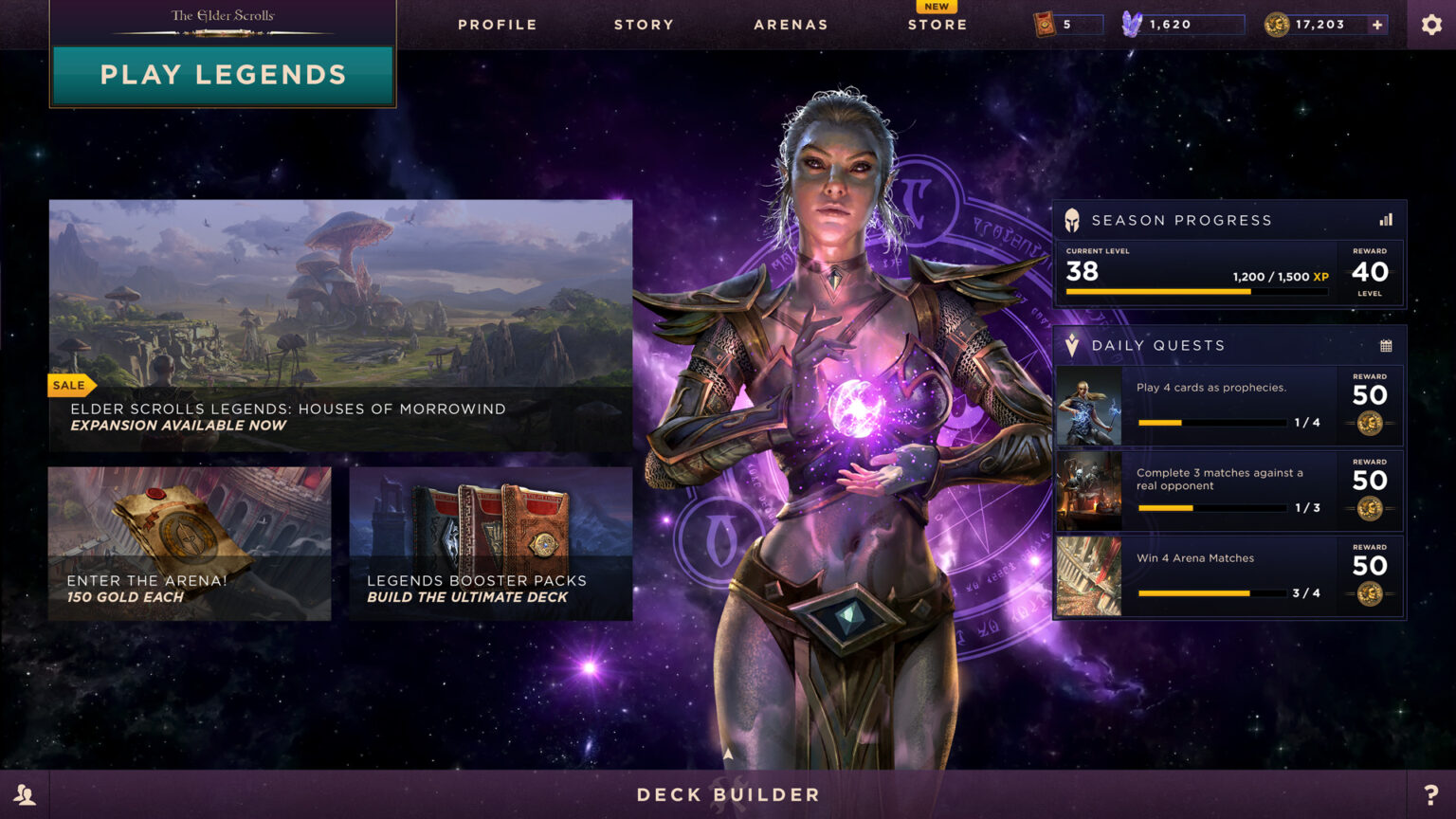Open the settings gear icon

(x=1431, y=24)
